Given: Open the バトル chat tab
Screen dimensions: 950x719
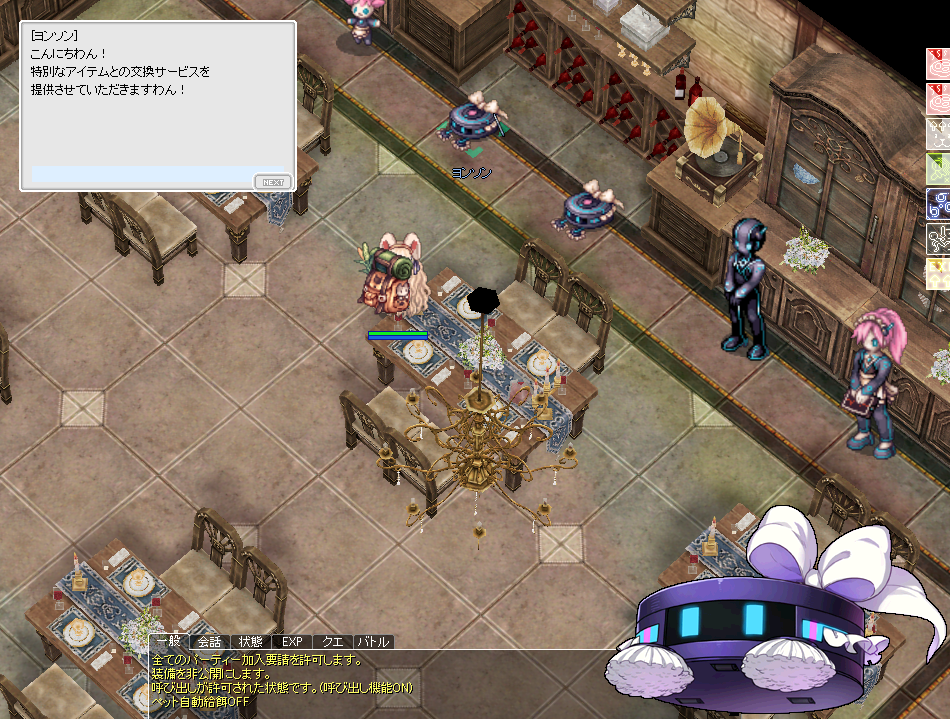Looking at the screenshot, I should [x=374, y=642].
